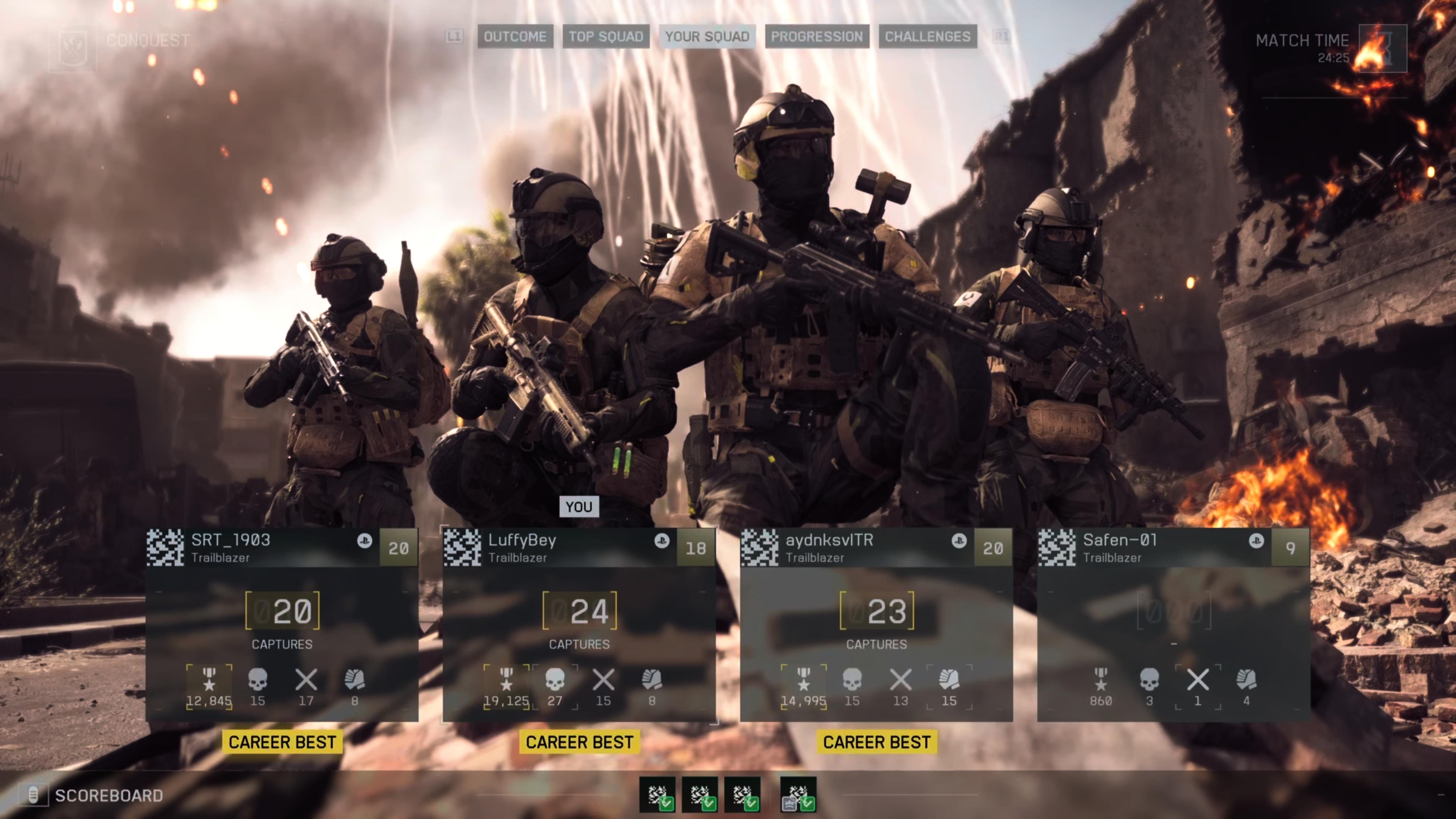
Task: Click the crowned squad-leader ready icon
Action: tap(797, 794)
